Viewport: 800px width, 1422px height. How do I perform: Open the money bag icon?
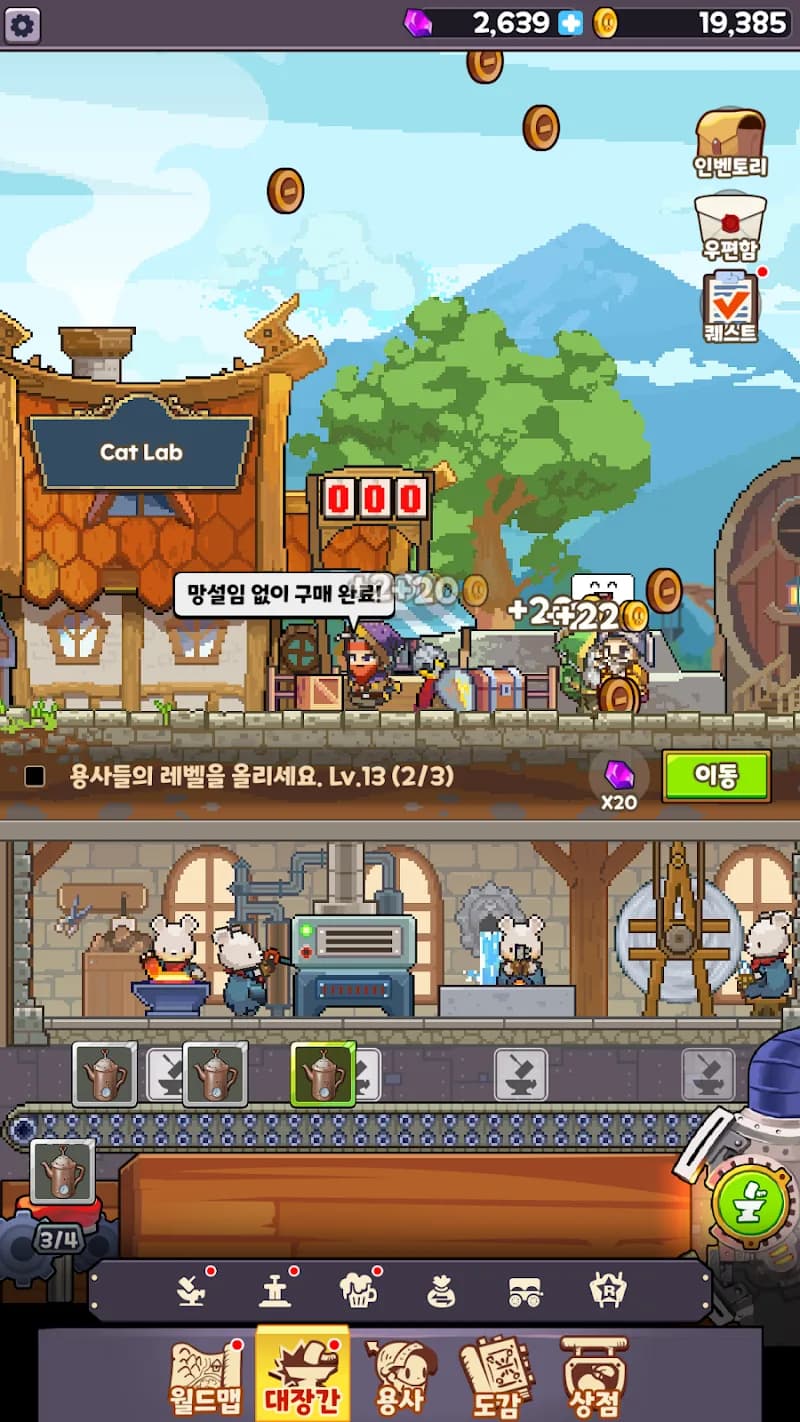(x=441, y=1291)
